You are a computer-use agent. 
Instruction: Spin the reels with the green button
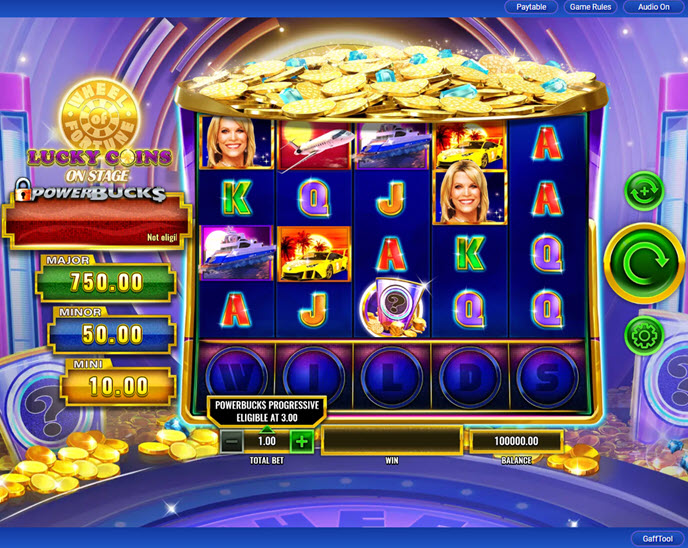[x=644, y=264]
